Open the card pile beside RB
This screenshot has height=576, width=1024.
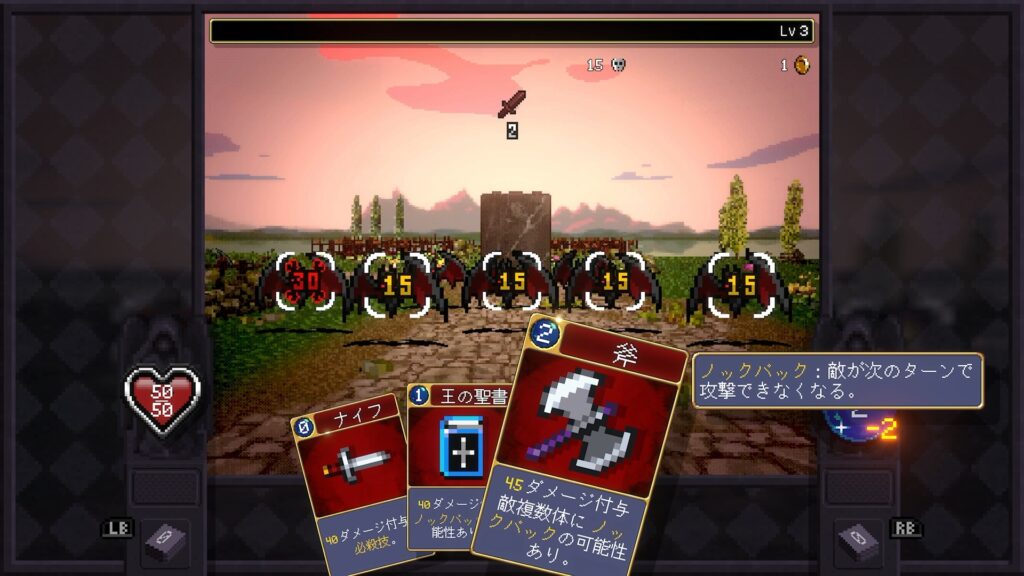coord(857,541)
